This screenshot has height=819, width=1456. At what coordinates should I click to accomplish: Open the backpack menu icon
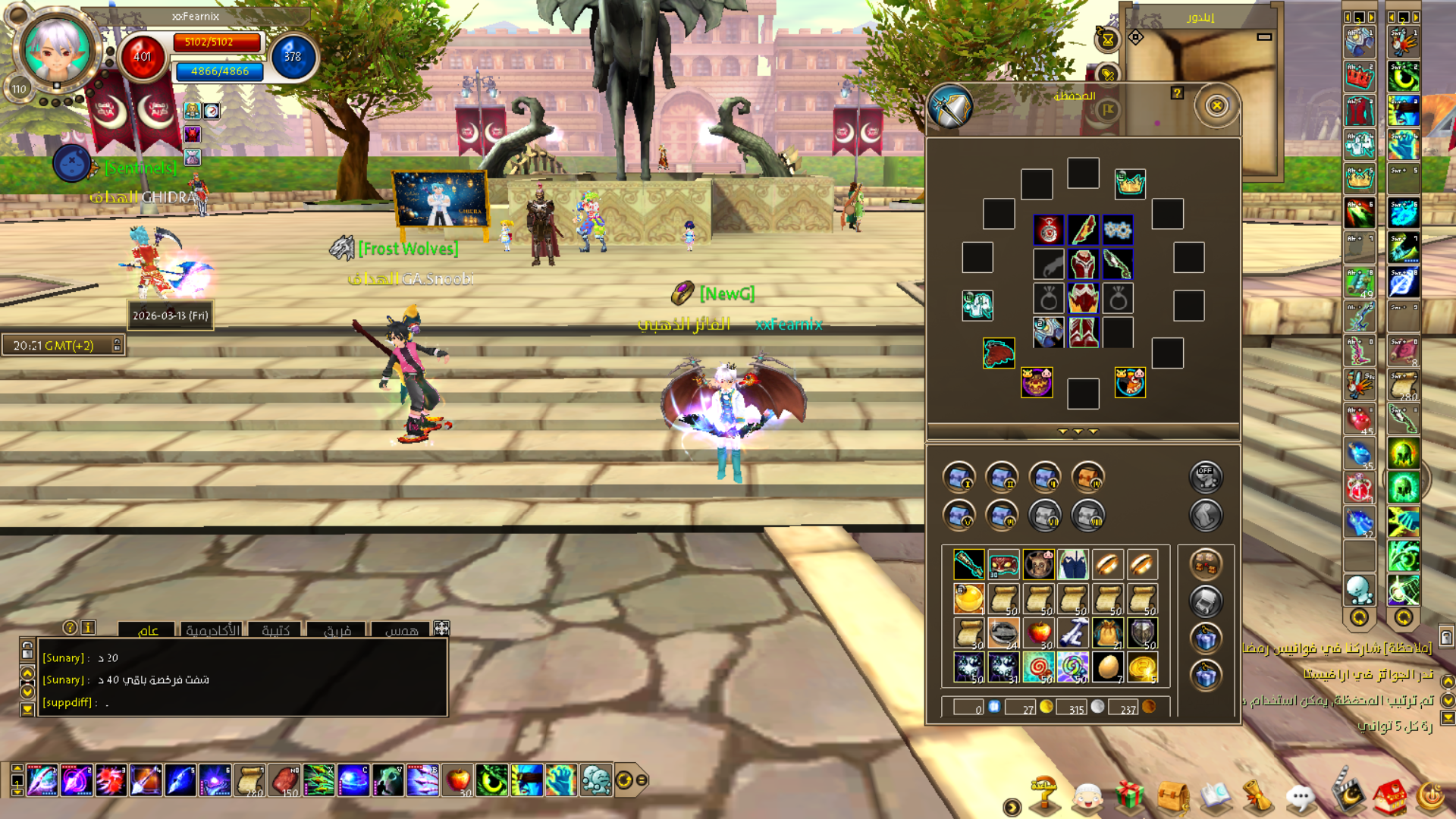click(x=1172, y=796)
